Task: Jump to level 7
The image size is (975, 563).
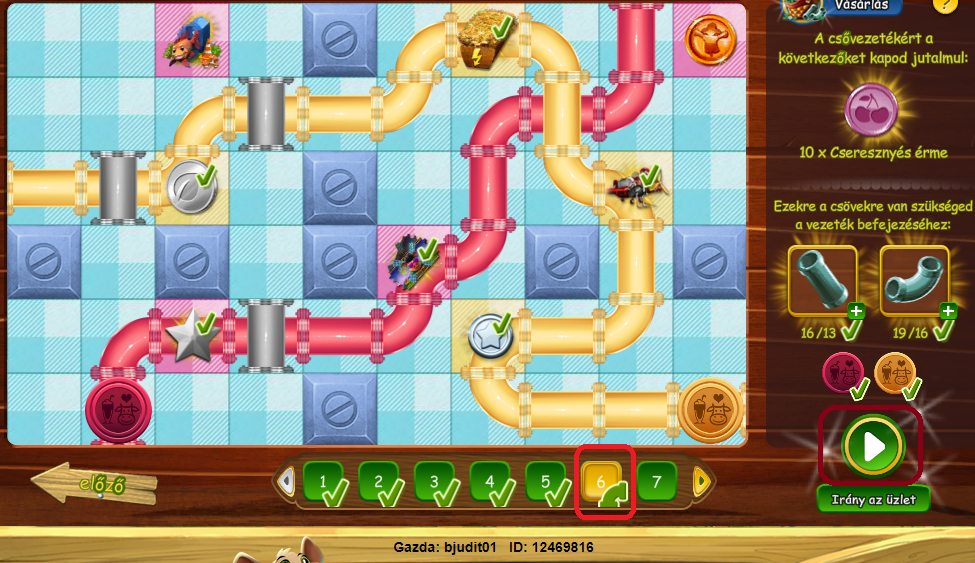Action: tap(657, 481)
